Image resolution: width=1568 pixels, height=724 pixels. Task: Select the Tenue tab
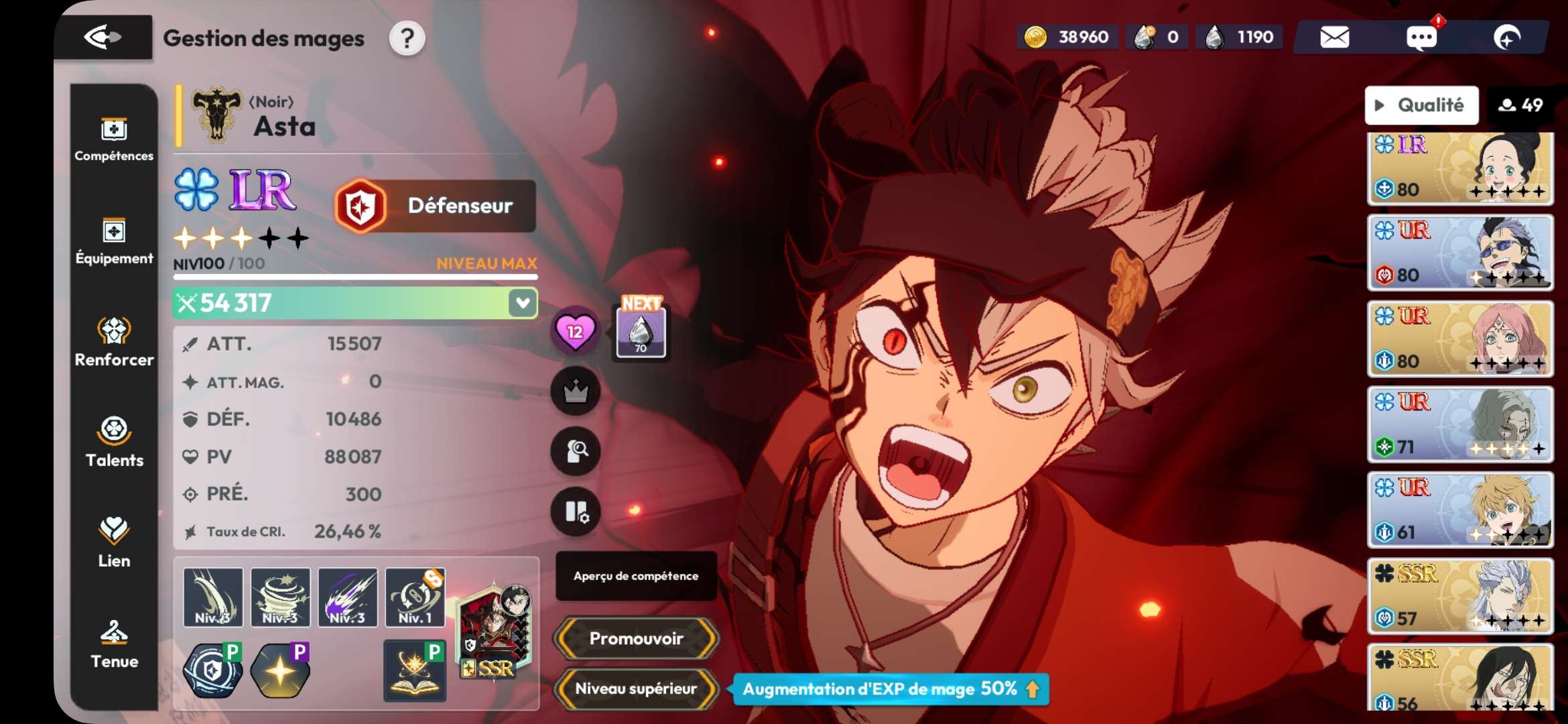click(114, 644)
